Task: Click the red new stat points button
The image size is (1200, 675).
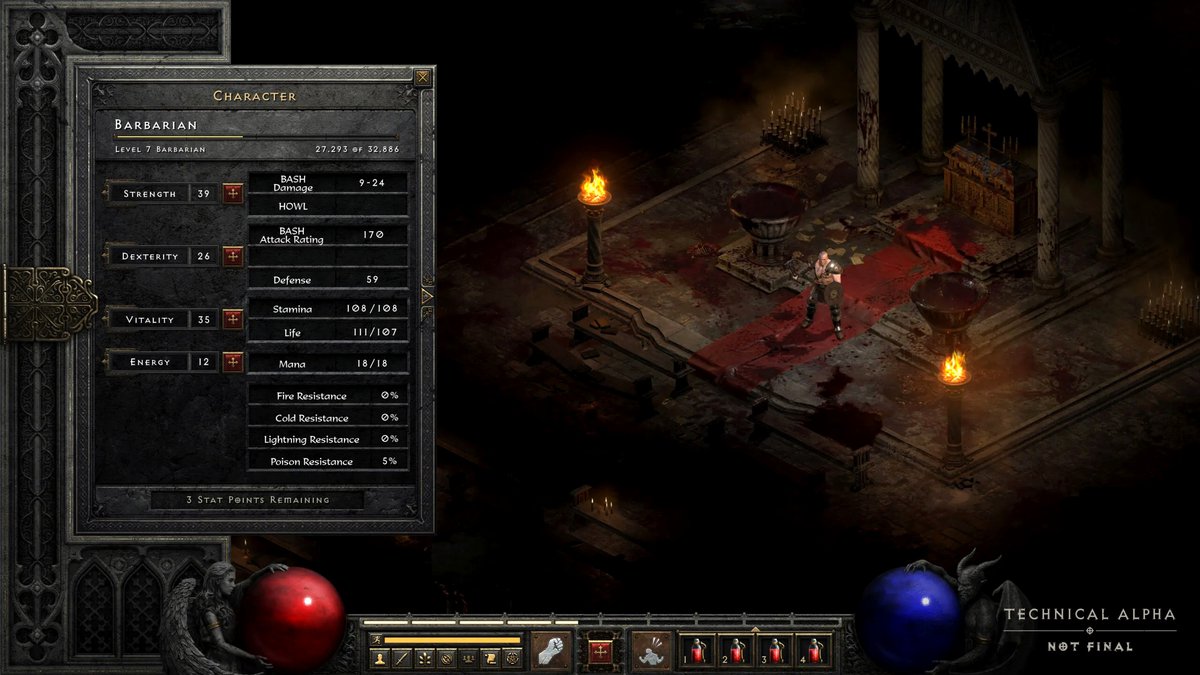Action: point(600,651)
